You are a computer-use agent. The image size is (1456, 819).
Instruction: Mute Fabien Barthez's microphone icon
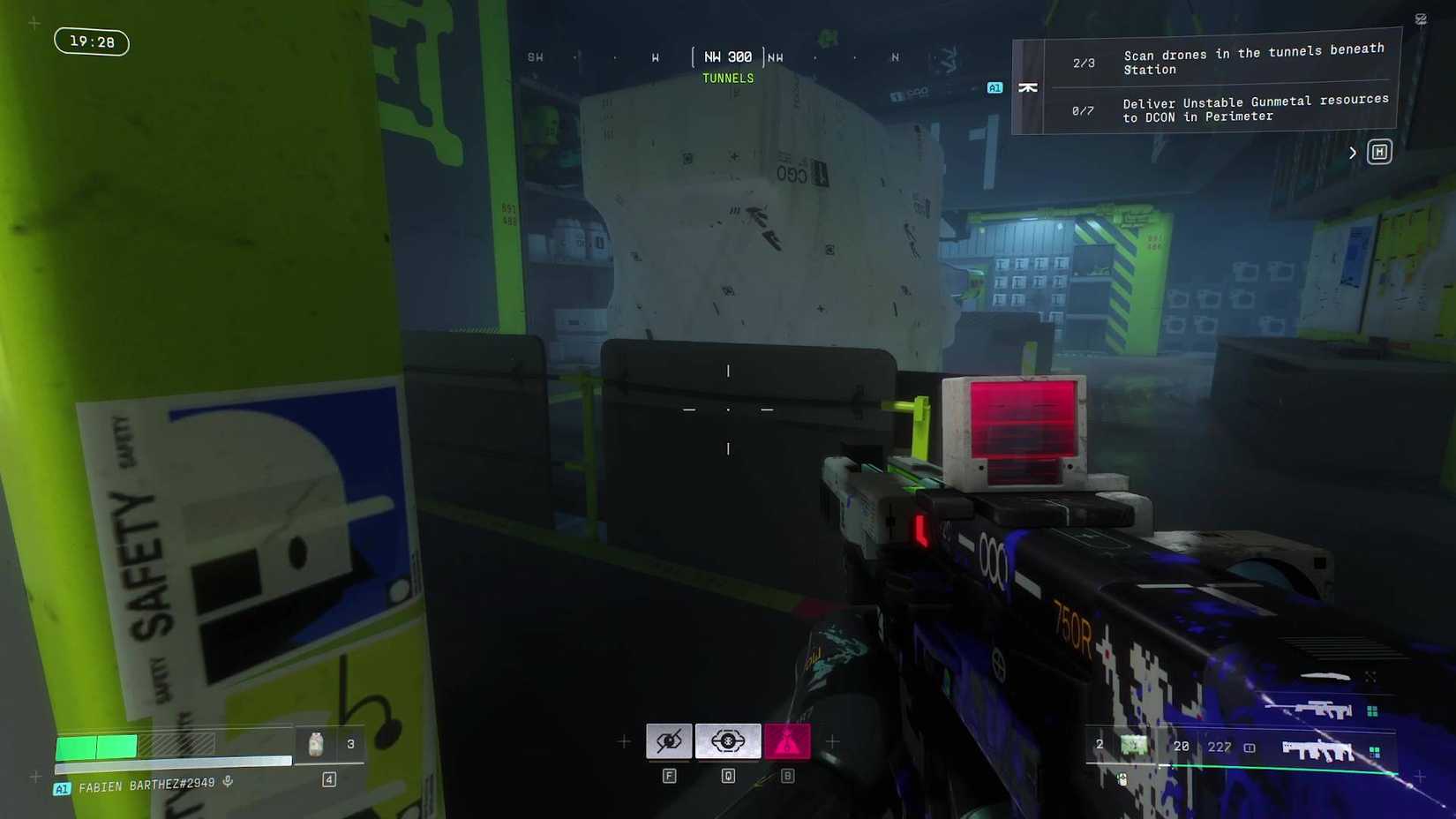point(229,782)
